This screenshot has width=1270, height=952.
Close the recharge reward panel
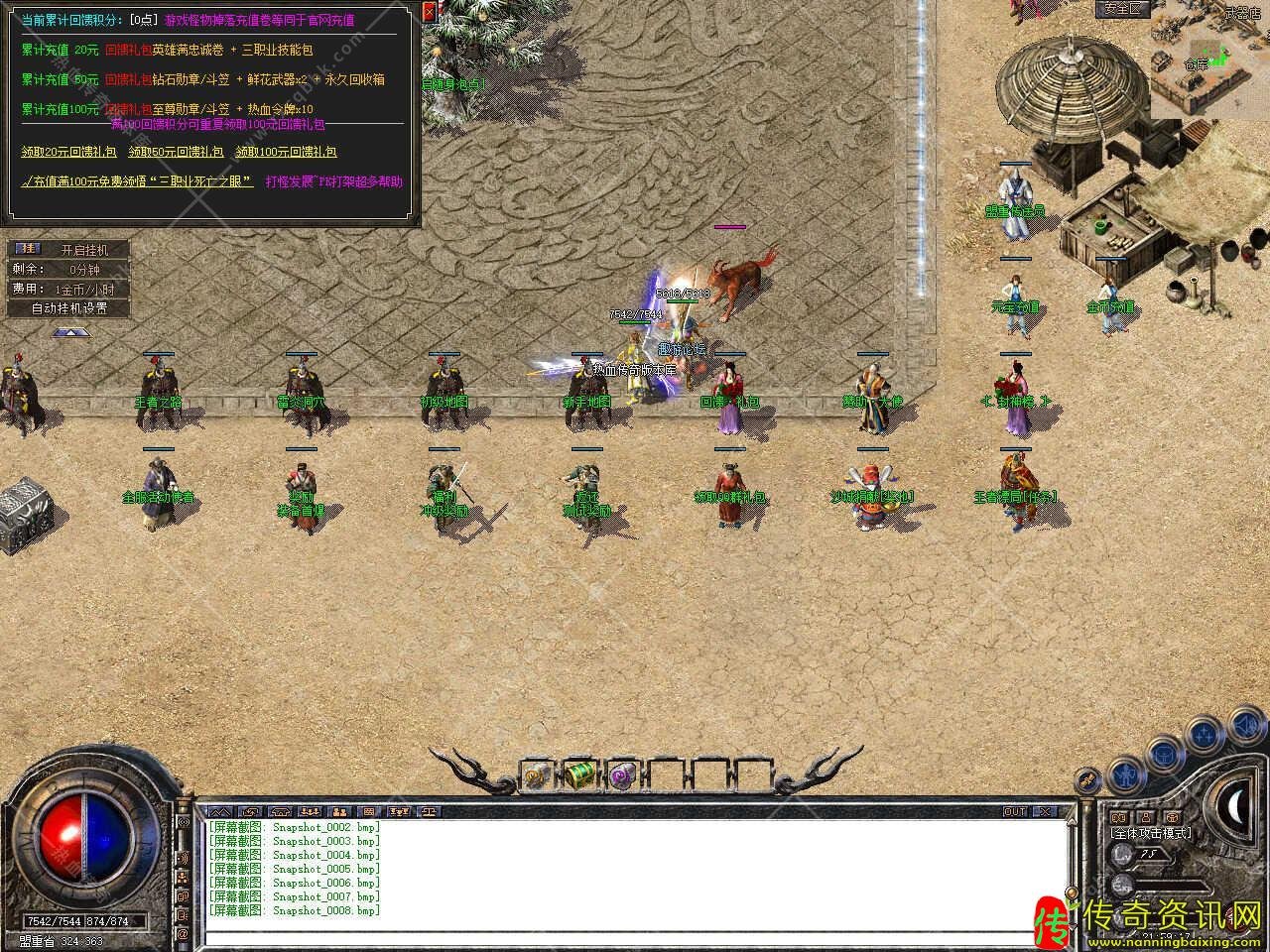tap(429, 13)
